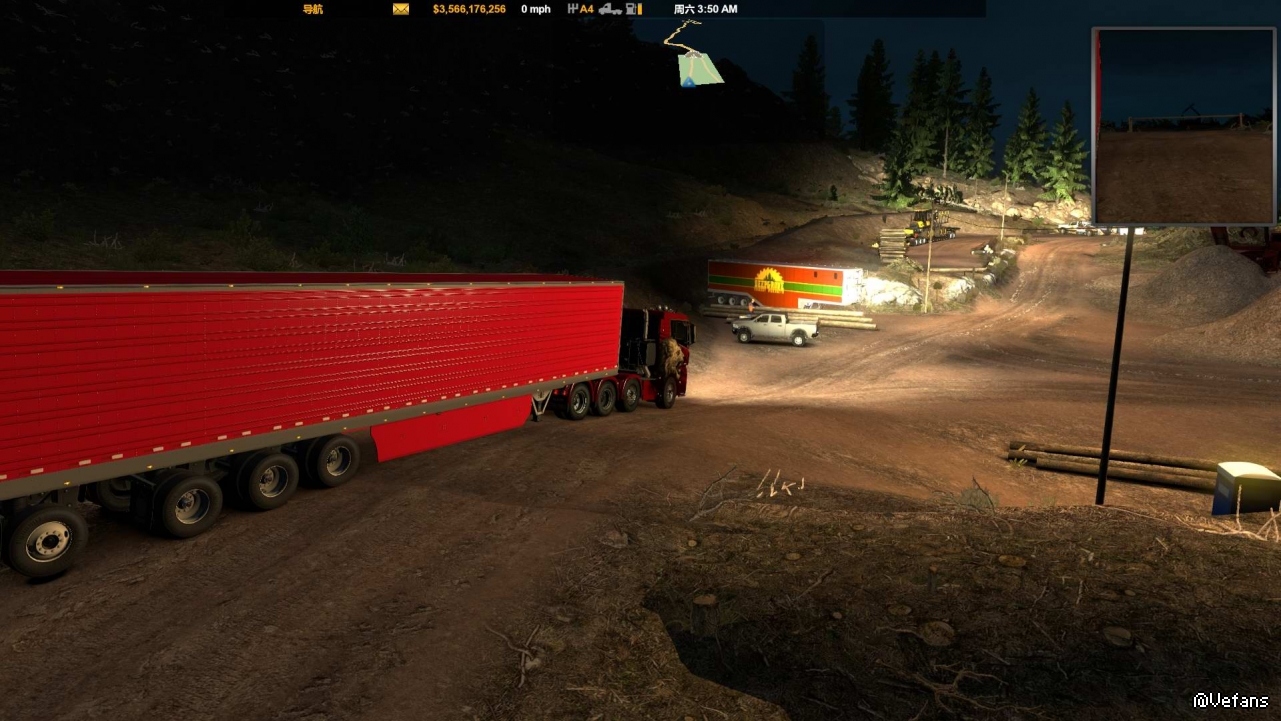Click the mirror camera view panel
1281x721 pixels.
[1185, 126]
